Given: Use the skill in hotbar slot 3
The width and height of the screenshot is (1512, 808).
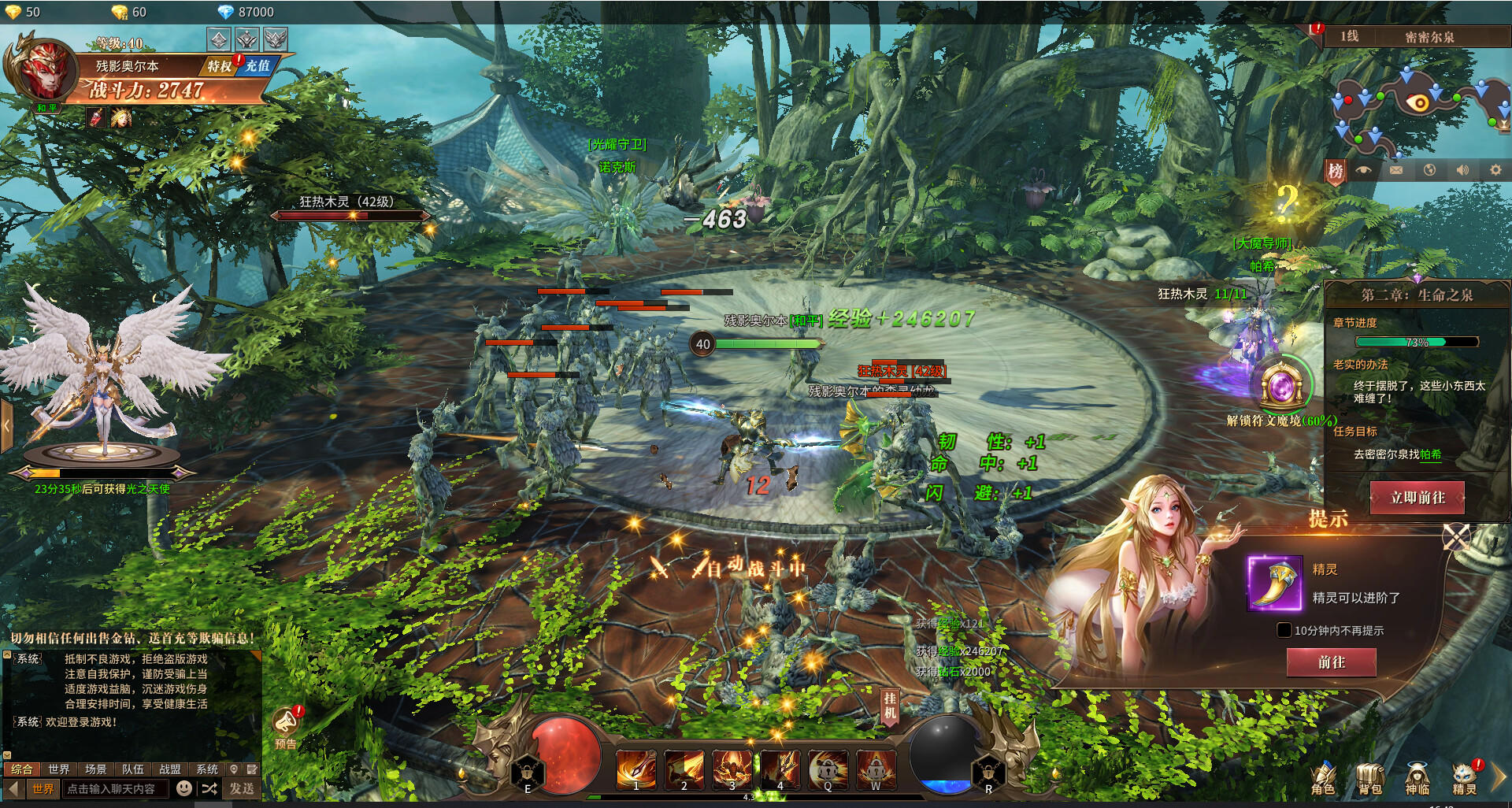Looking at the screenshot, I should 732,769.
